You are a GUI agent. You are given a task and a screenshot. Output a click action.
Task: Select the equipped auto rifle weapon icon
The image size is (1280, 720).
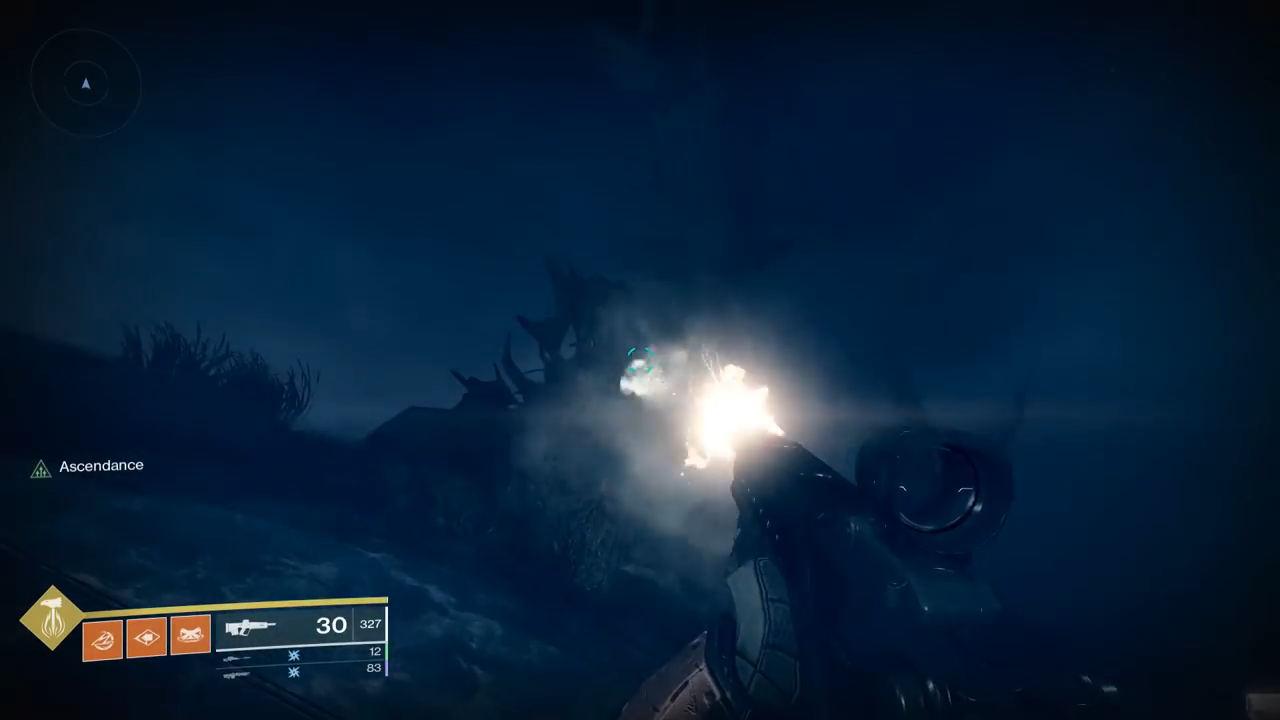pos(250,627)
